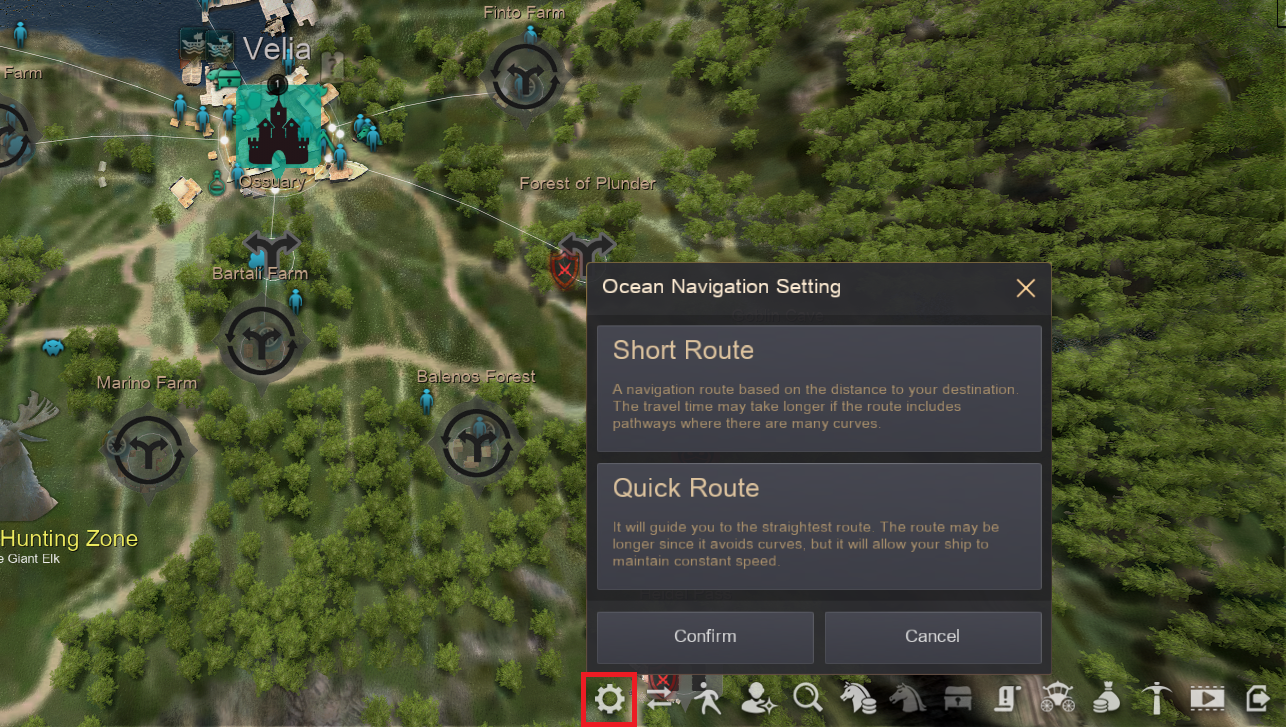Click the carriage toolbar icon
This screenshot has width=1286, height=727.
1057,698
